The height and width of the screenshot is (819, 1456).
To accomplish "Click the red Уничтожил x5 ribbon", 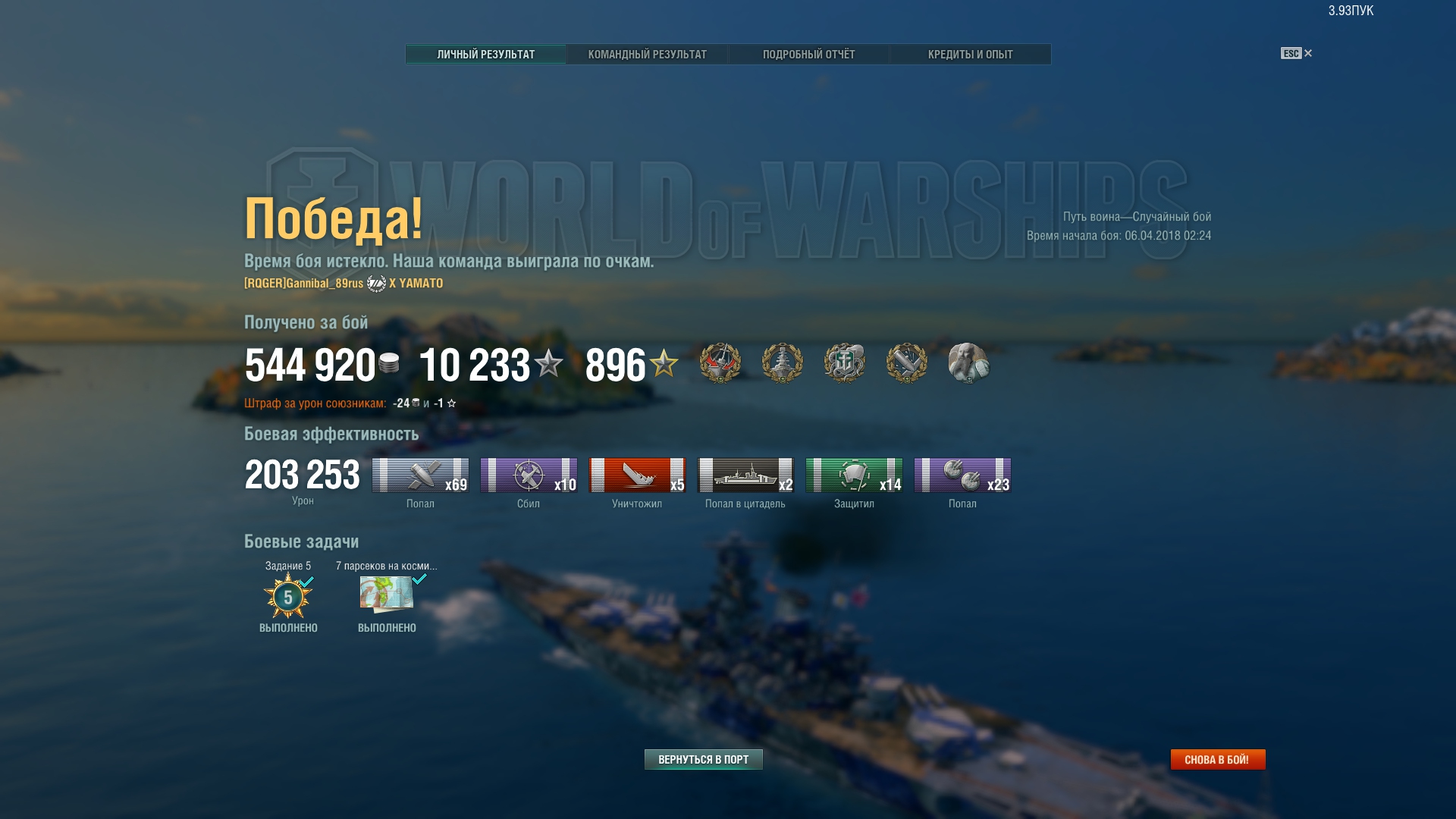I will (x=637, y=475).
